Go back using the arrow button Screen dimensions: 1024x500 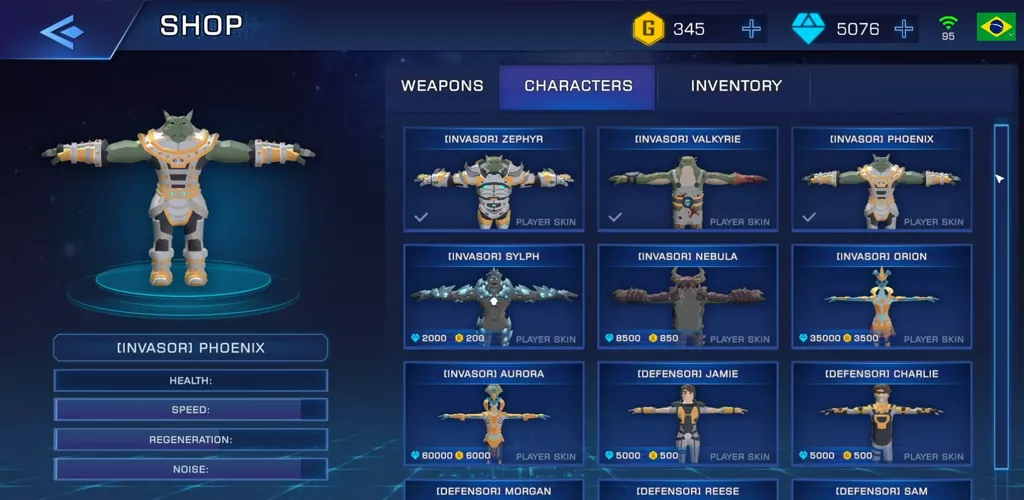click(x=60, y=31)
